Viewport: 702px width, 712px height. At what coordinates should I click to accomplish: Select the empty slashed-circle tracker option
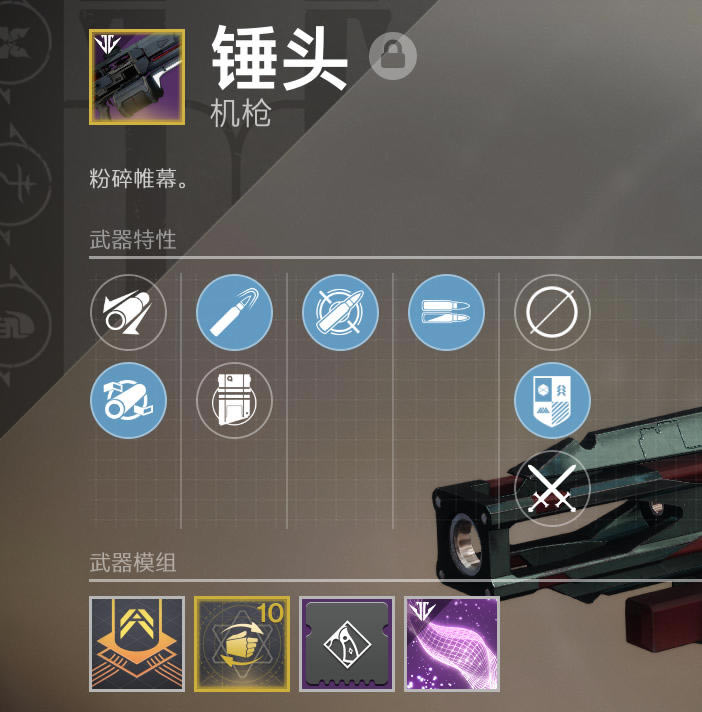click(552, 313)
